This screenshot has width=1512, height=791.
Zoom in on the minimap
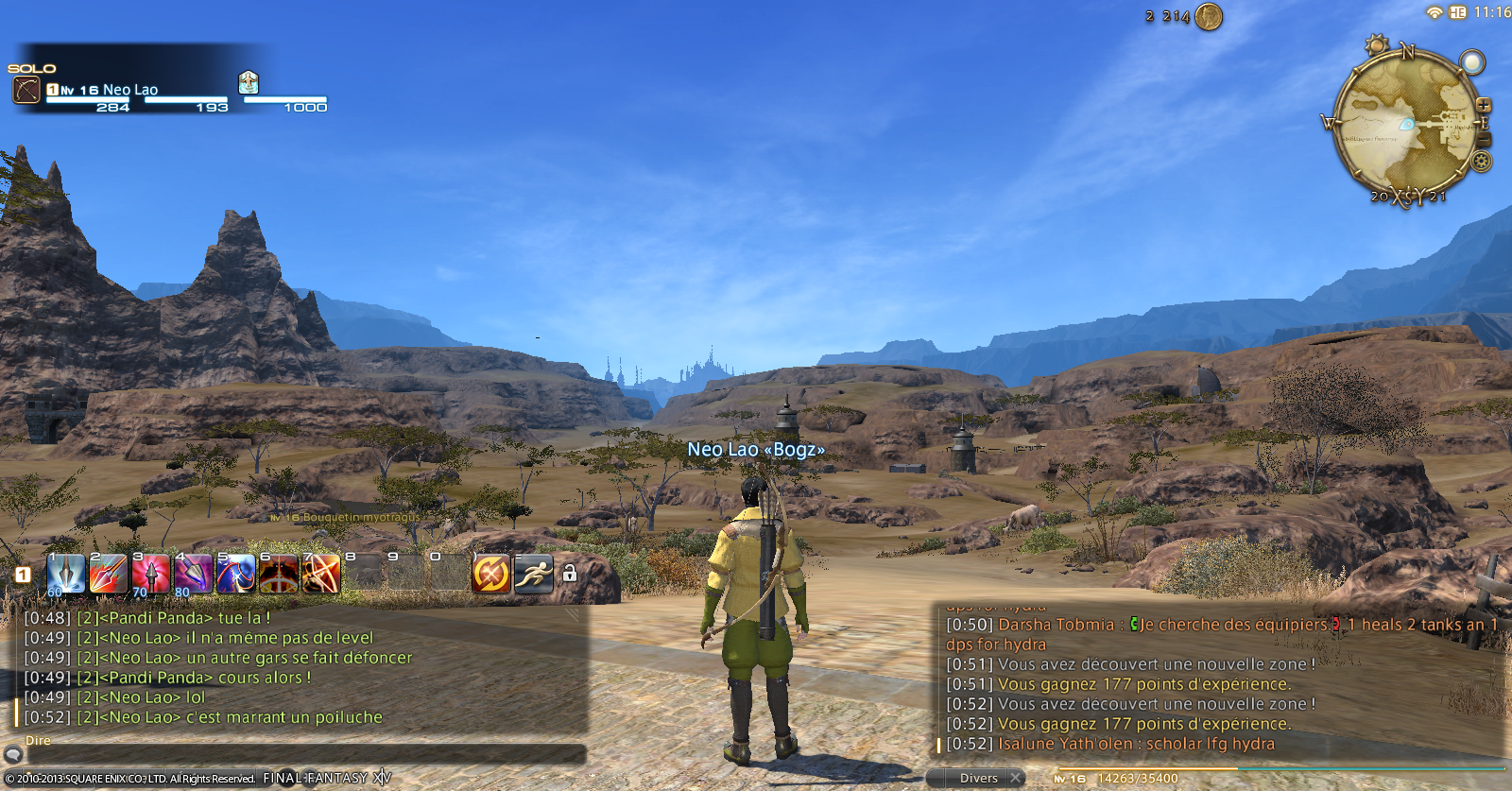point(1484,105)
